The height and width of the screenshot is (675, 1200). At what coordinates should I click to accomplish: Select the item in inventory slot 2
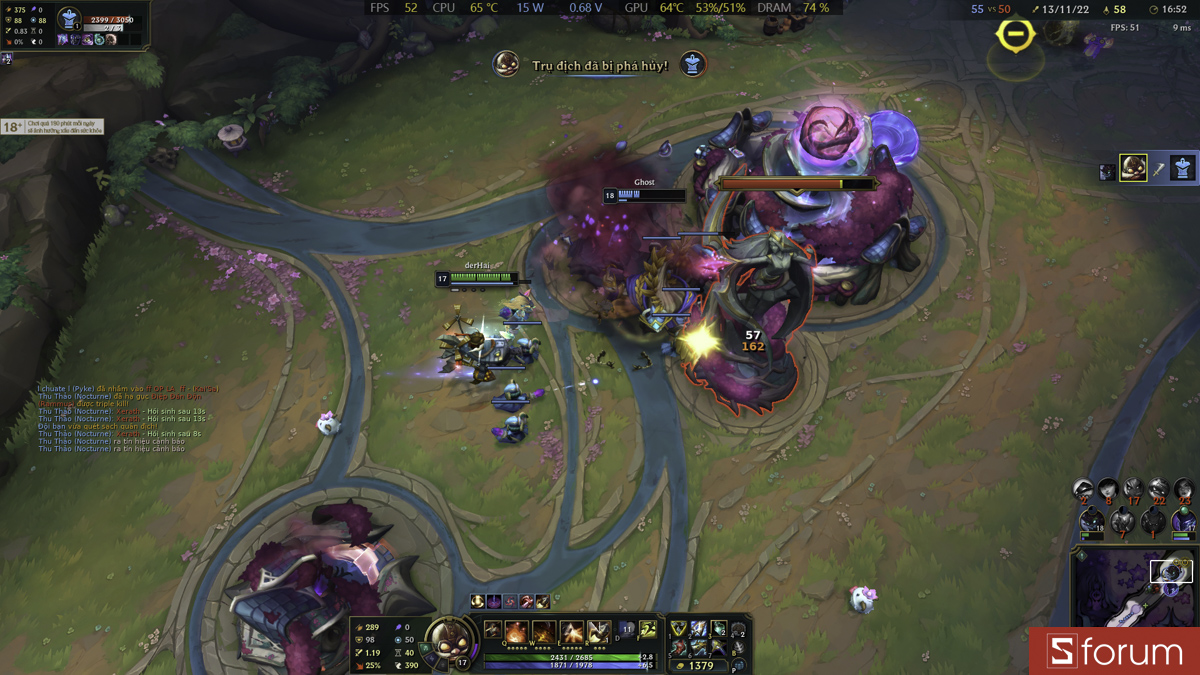coord(699,629)
